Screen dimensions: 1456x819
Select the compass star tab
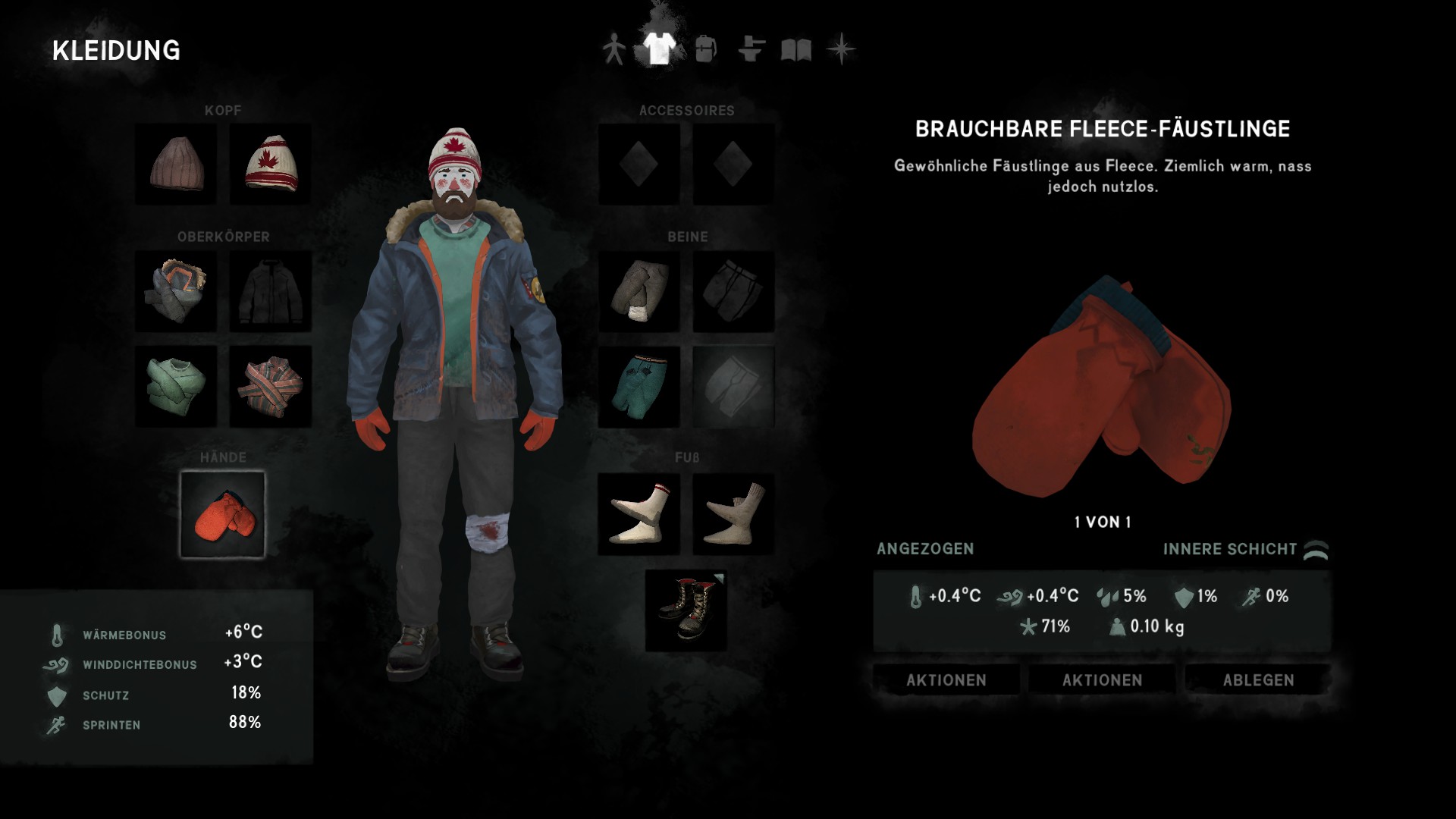(x=841, y=50)
